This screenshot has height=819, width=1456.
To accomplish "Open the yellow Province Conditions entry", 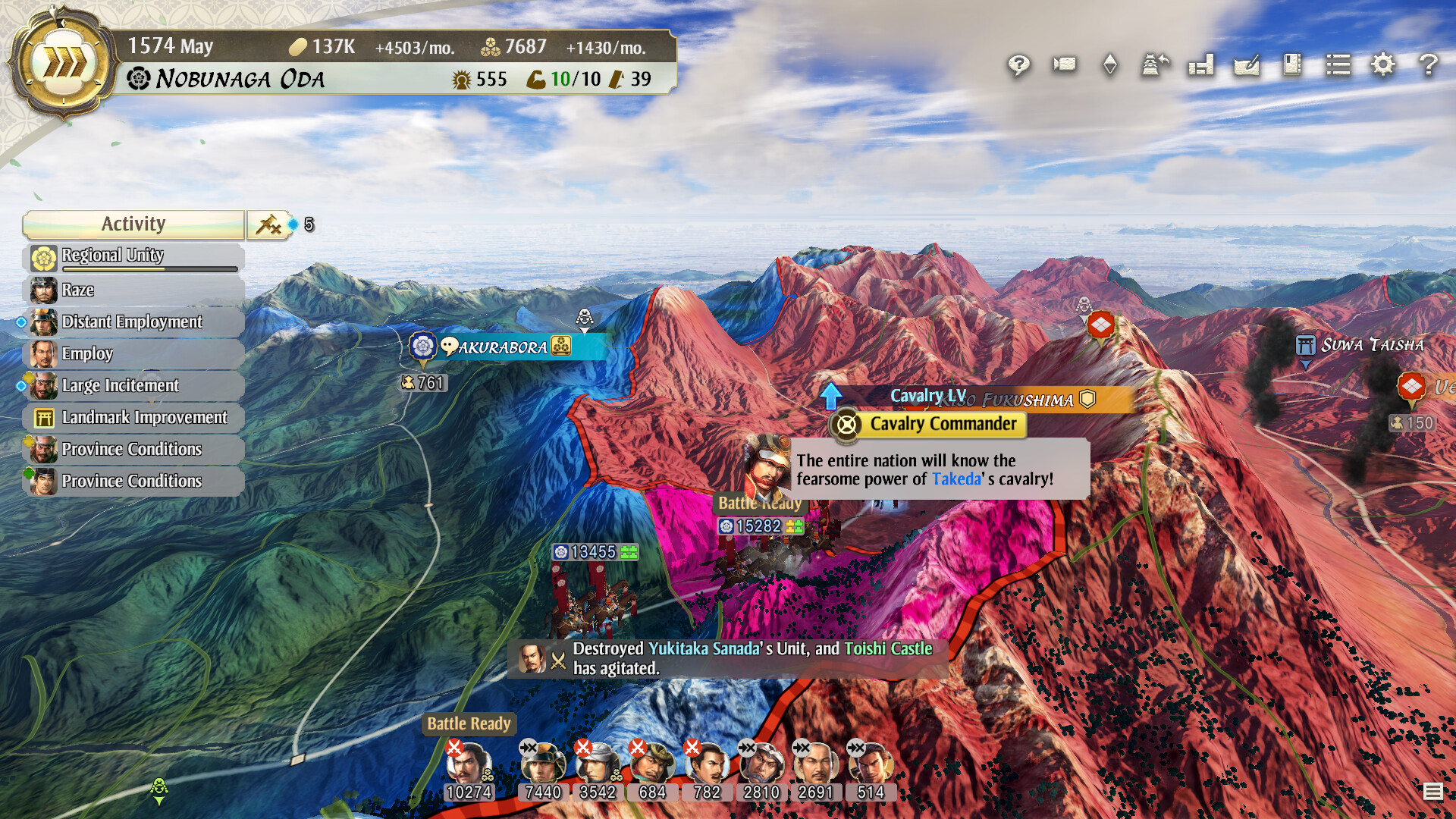I will point(132,449).
